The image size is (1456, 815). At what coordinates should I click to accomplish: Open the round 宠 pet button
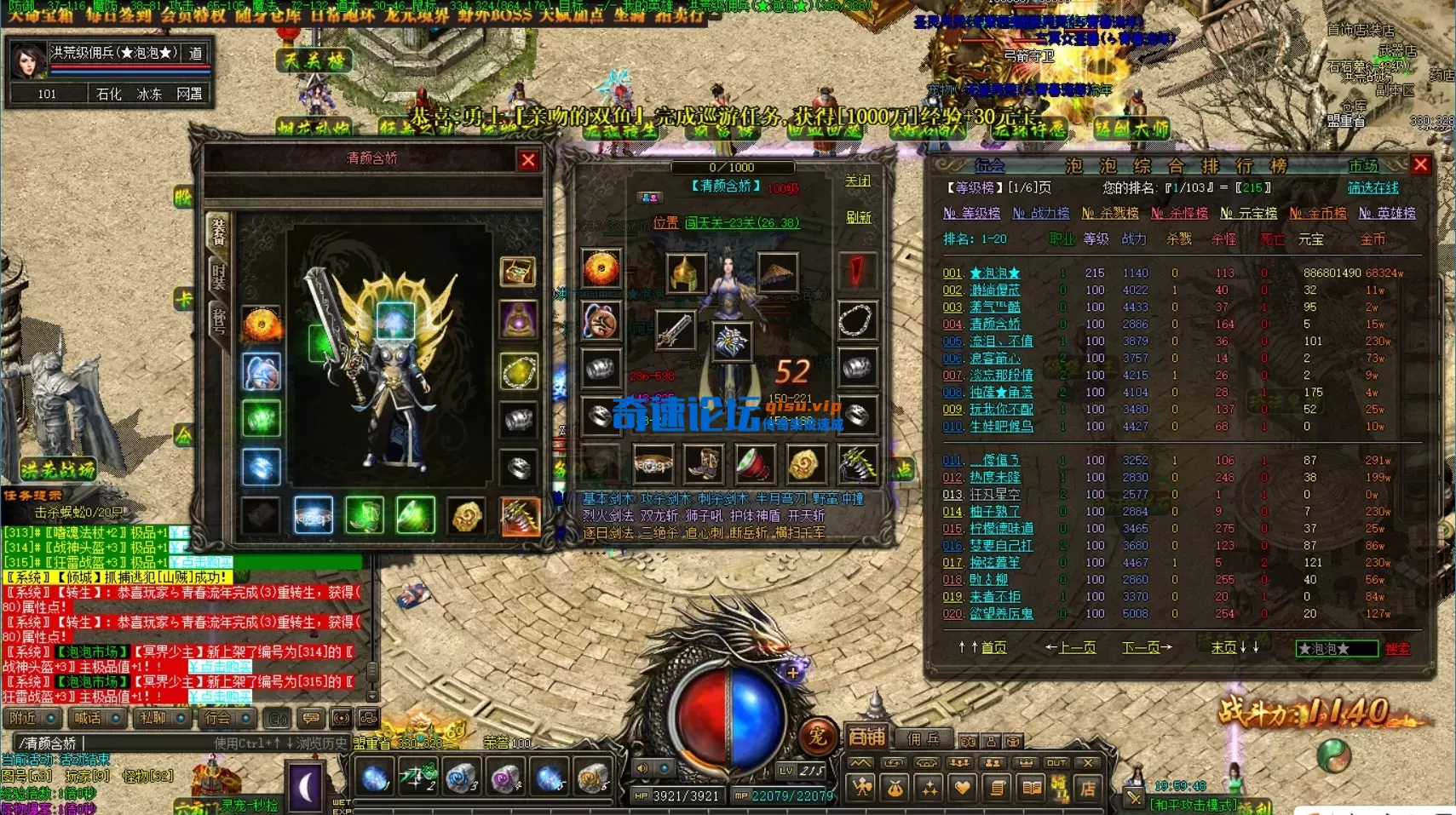(817, 736)
